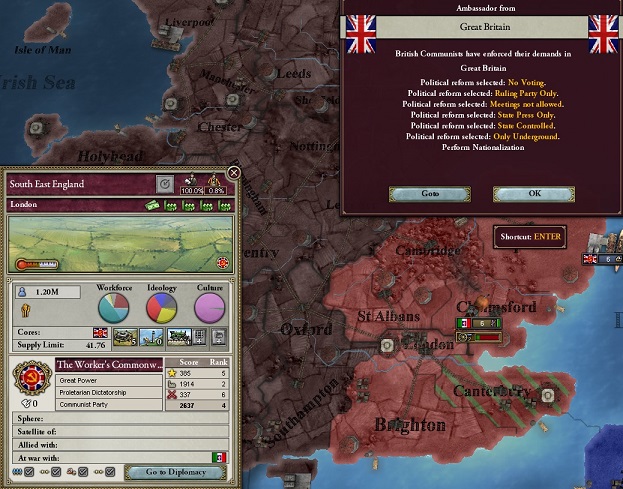Click the state focus button beside South East England
Image resolution: width=623 pixels, height=489 pixels.
(x=165, y=184)
